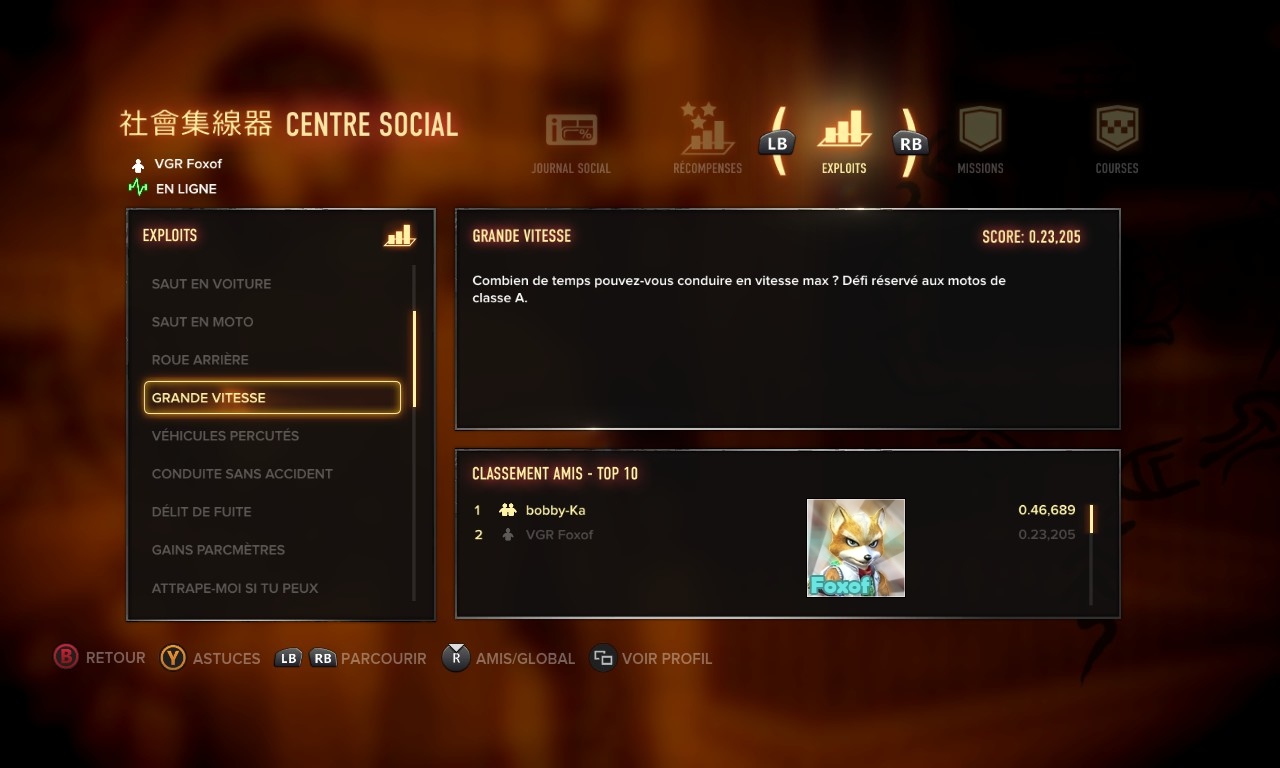Open the Roue arrière exploit
Screen dimensions: 1280x768
click(200, 360)
